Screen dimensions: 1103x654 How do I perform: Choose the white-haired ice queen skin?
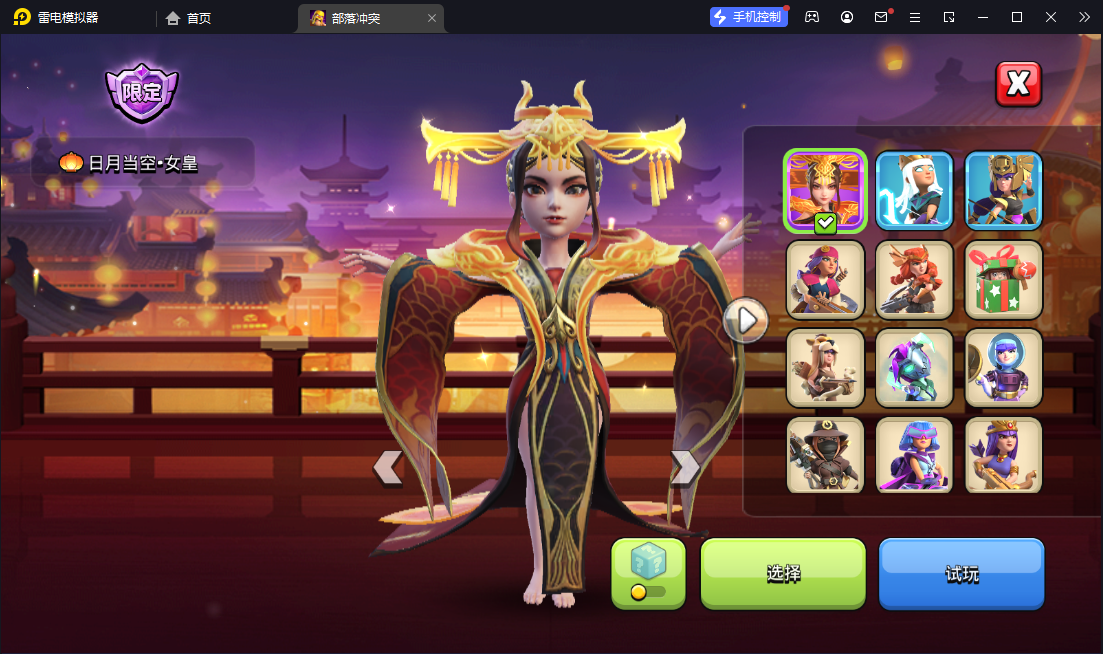pyautogui.click(x=914, y=190)
